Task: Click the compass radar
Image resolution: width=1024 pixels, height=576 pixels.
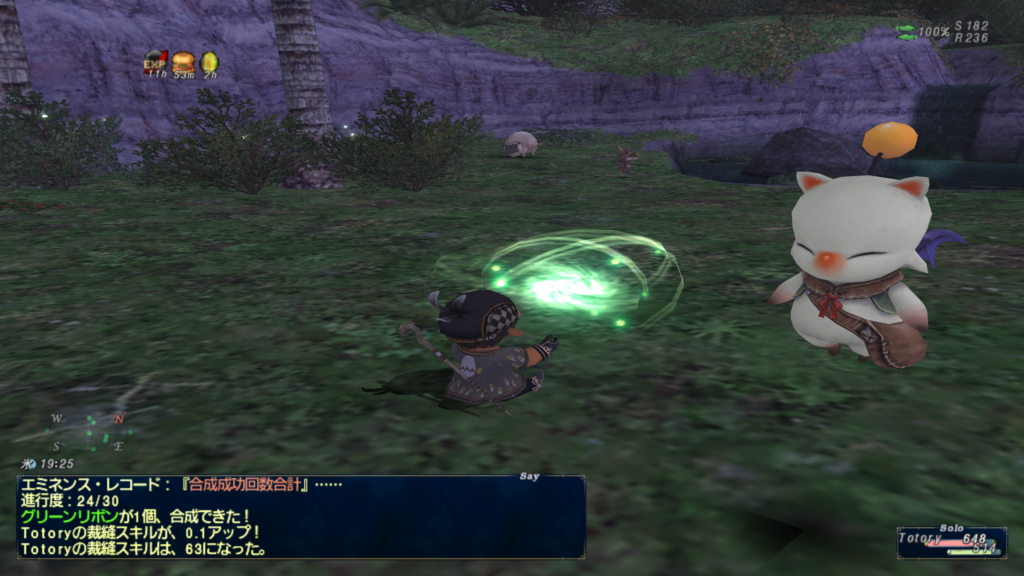Action: coord(88,431)
